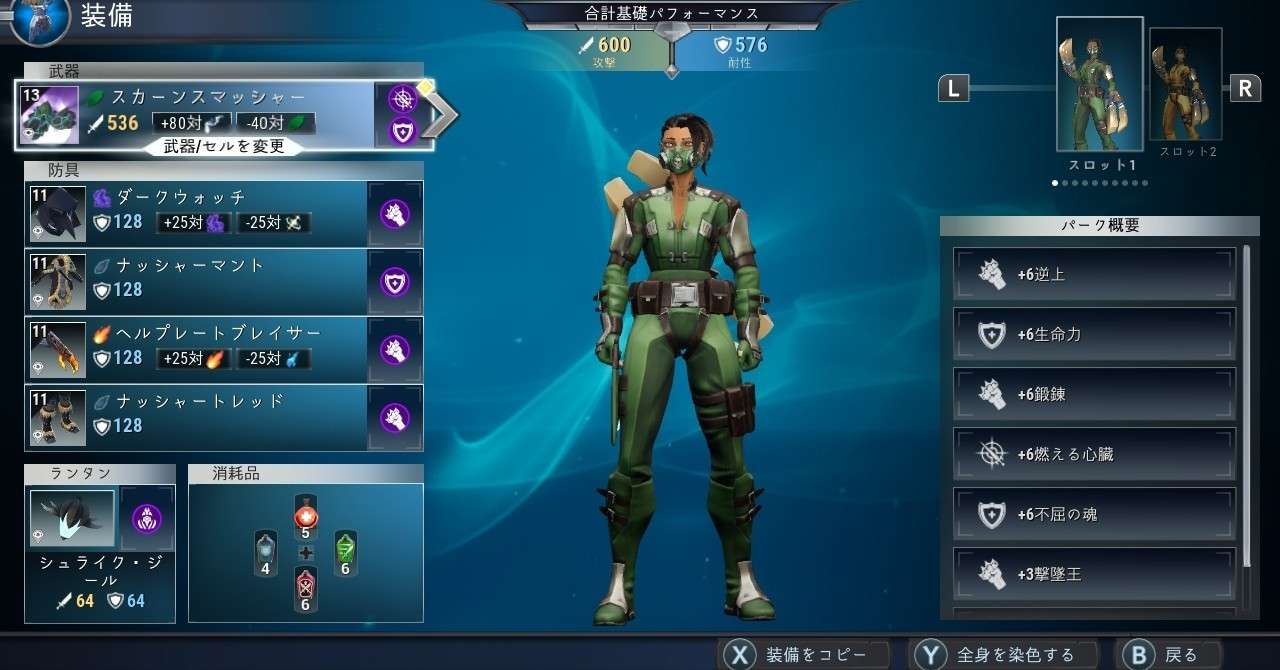Select the ナッシャーマント body armor row

click(200, 280)
